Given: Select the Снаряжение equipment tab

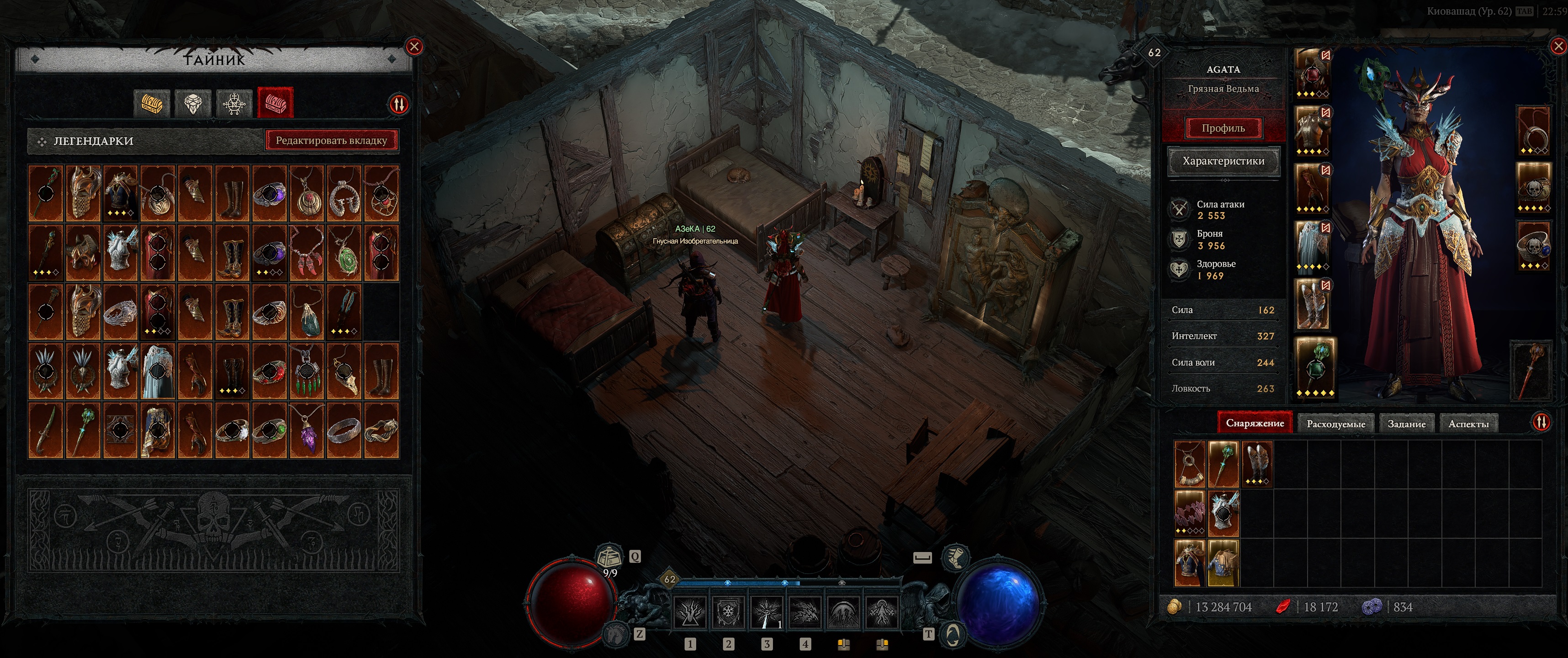Looking at the screenshot, I should click(1255, 423).
